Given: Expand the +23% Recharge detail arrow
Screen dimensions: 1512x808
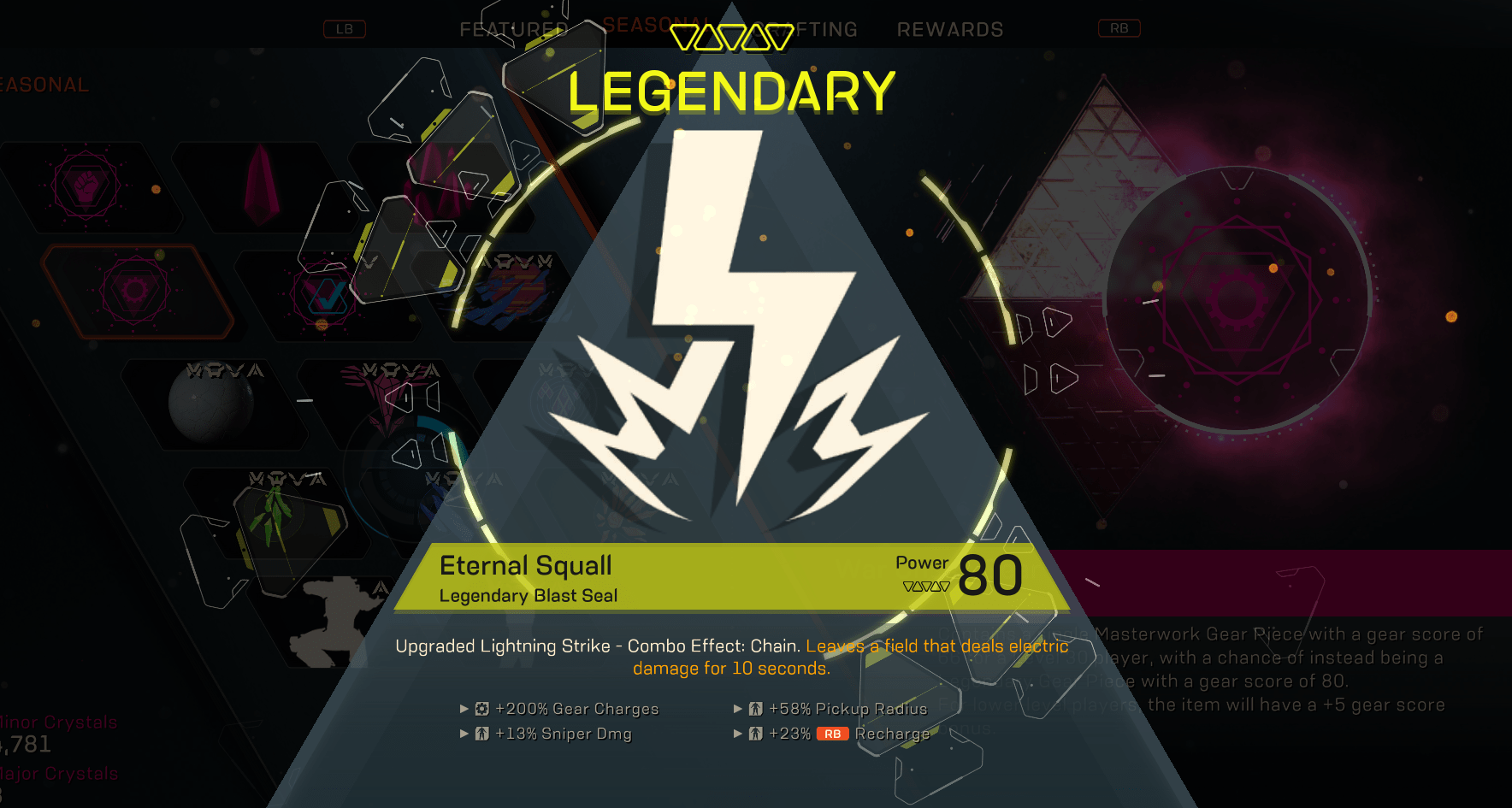Looking at the screenshot, I should coord(736,734).
